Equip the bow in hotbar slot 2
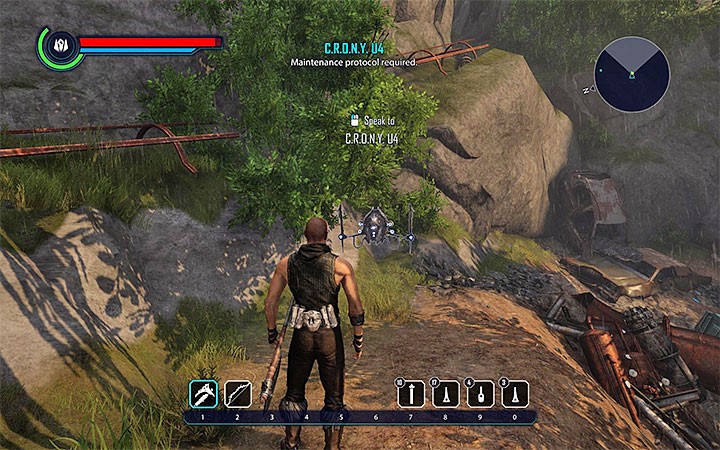Screen dimensions: 720x450 (238, 393)
